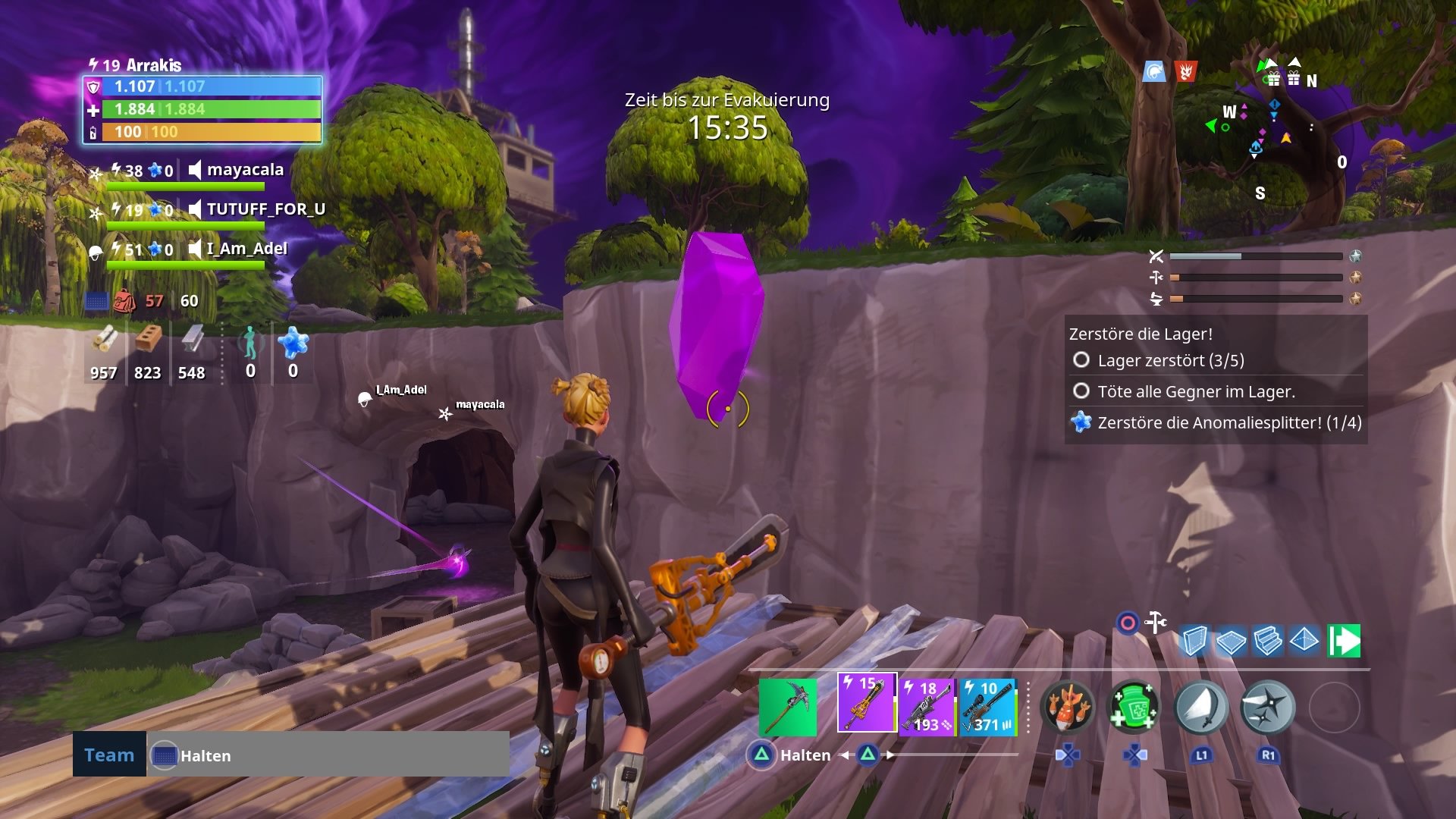1456x819 pixels.
Task: Select the floor building piece
Action: (1230, 642)
